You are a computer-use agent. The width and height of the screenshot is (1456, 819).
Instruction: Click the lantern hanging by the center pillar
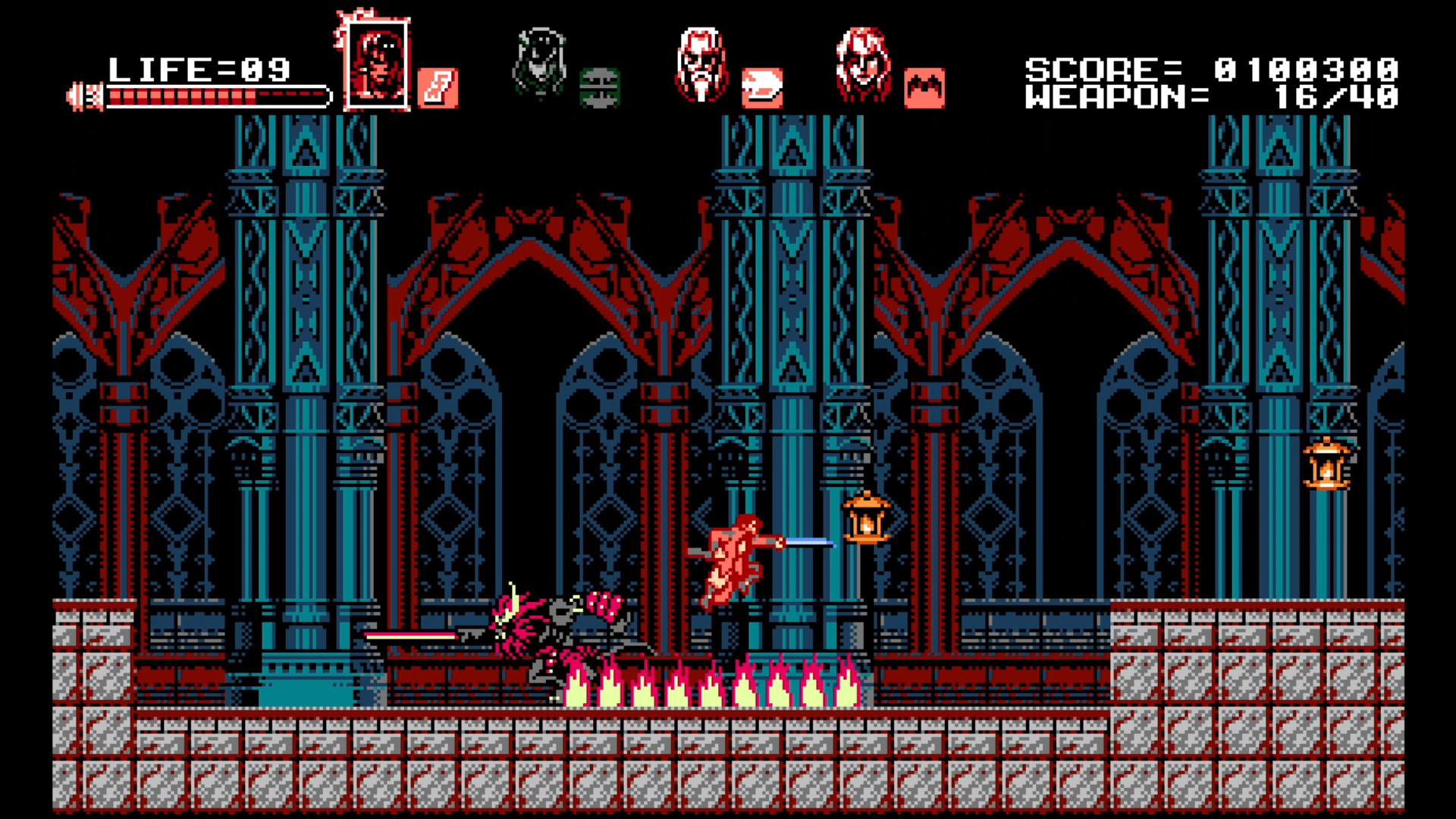tap(868, 519)
